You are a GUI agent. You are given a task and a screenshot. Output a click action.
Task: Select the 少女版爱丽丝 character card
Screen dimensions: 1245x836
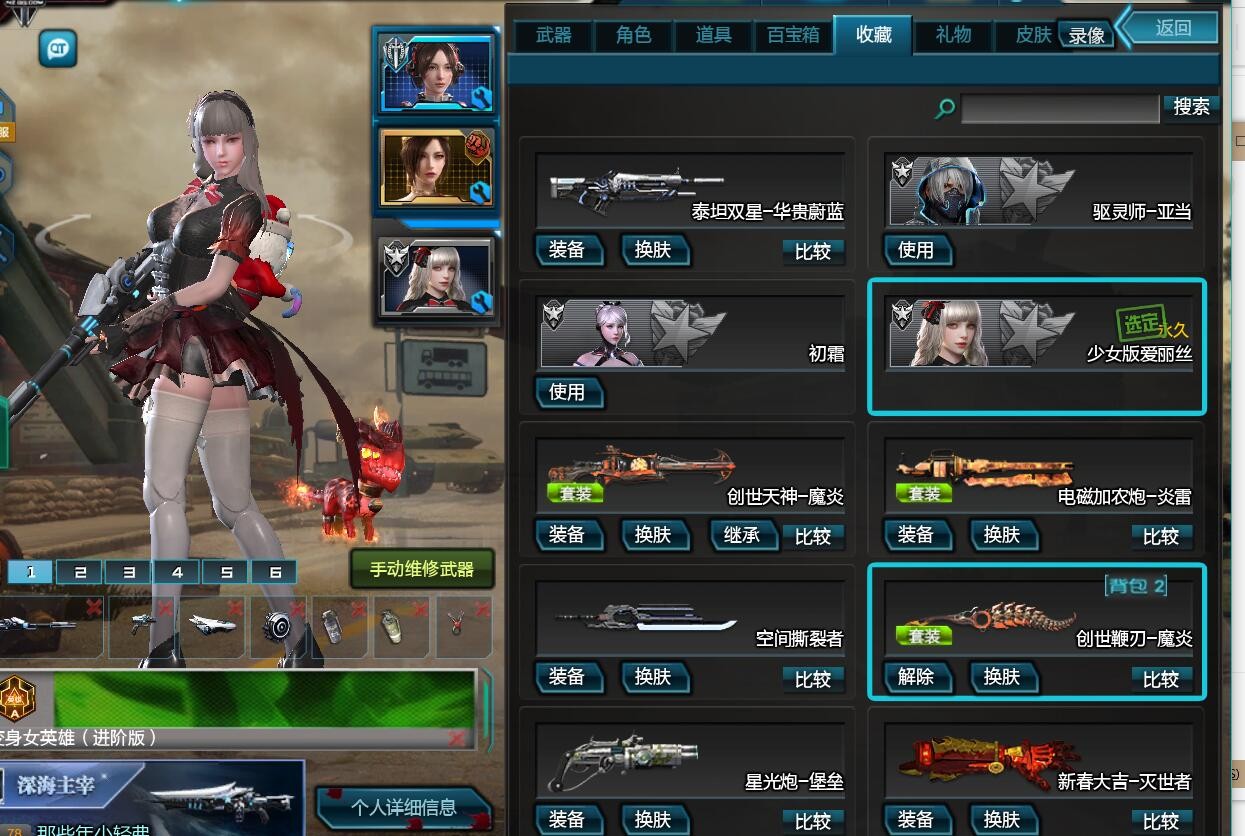[1037, 345]
